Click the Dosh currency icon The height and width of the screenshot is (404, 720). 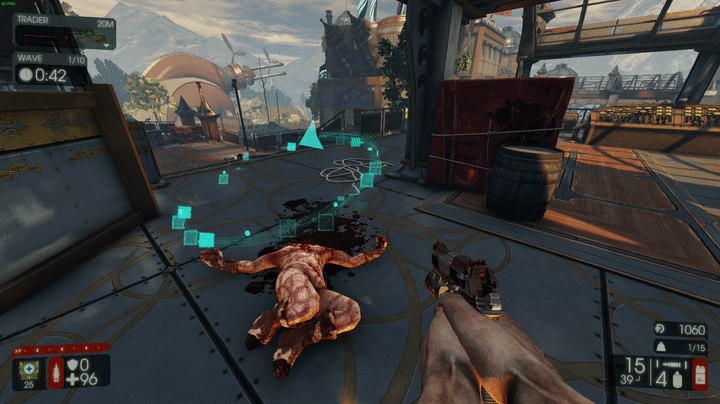pyautogui.click(x=659, y=327)
